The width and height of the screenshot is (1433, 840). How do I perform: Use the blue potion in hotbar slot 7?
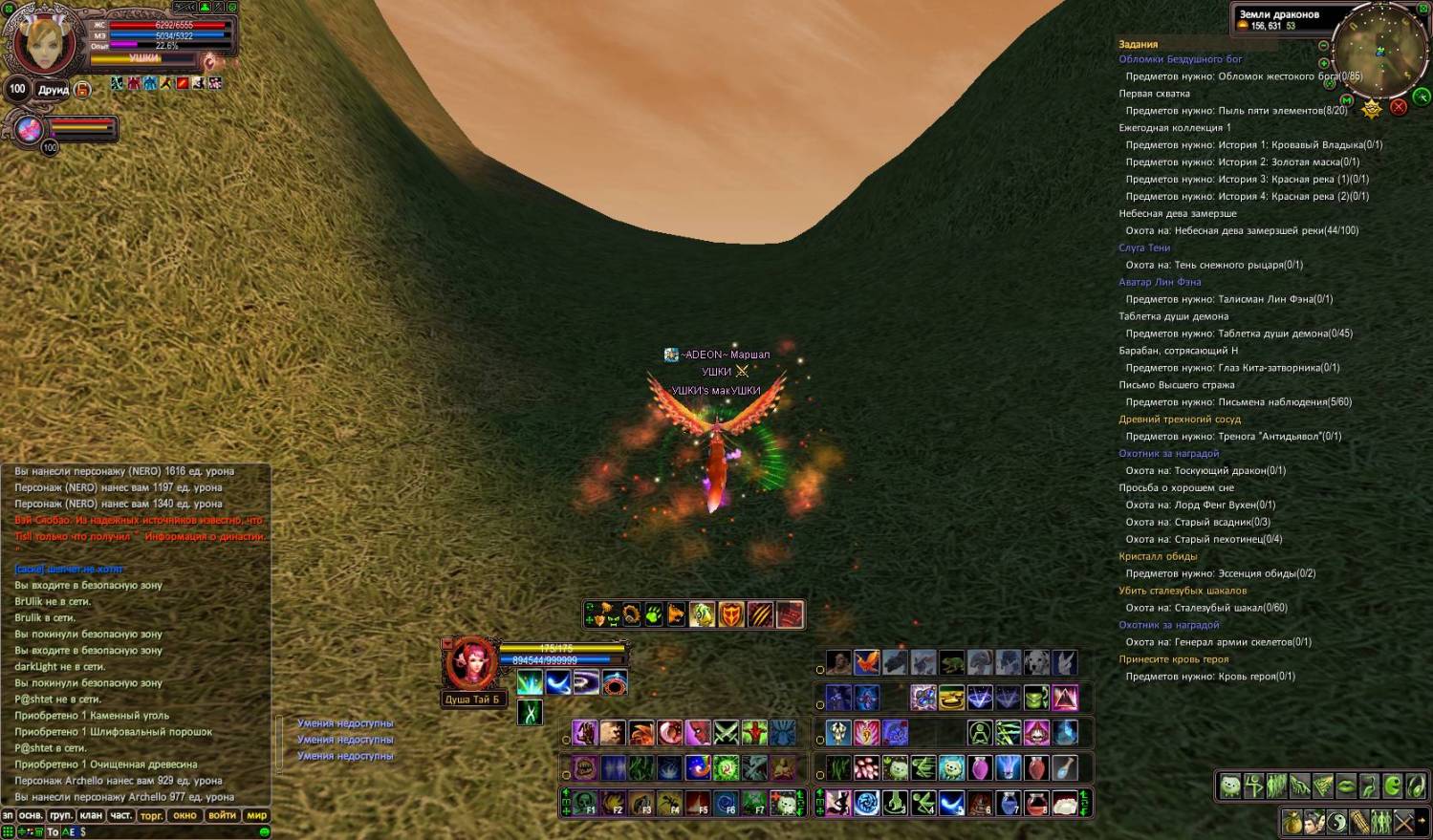point(1009,803)
